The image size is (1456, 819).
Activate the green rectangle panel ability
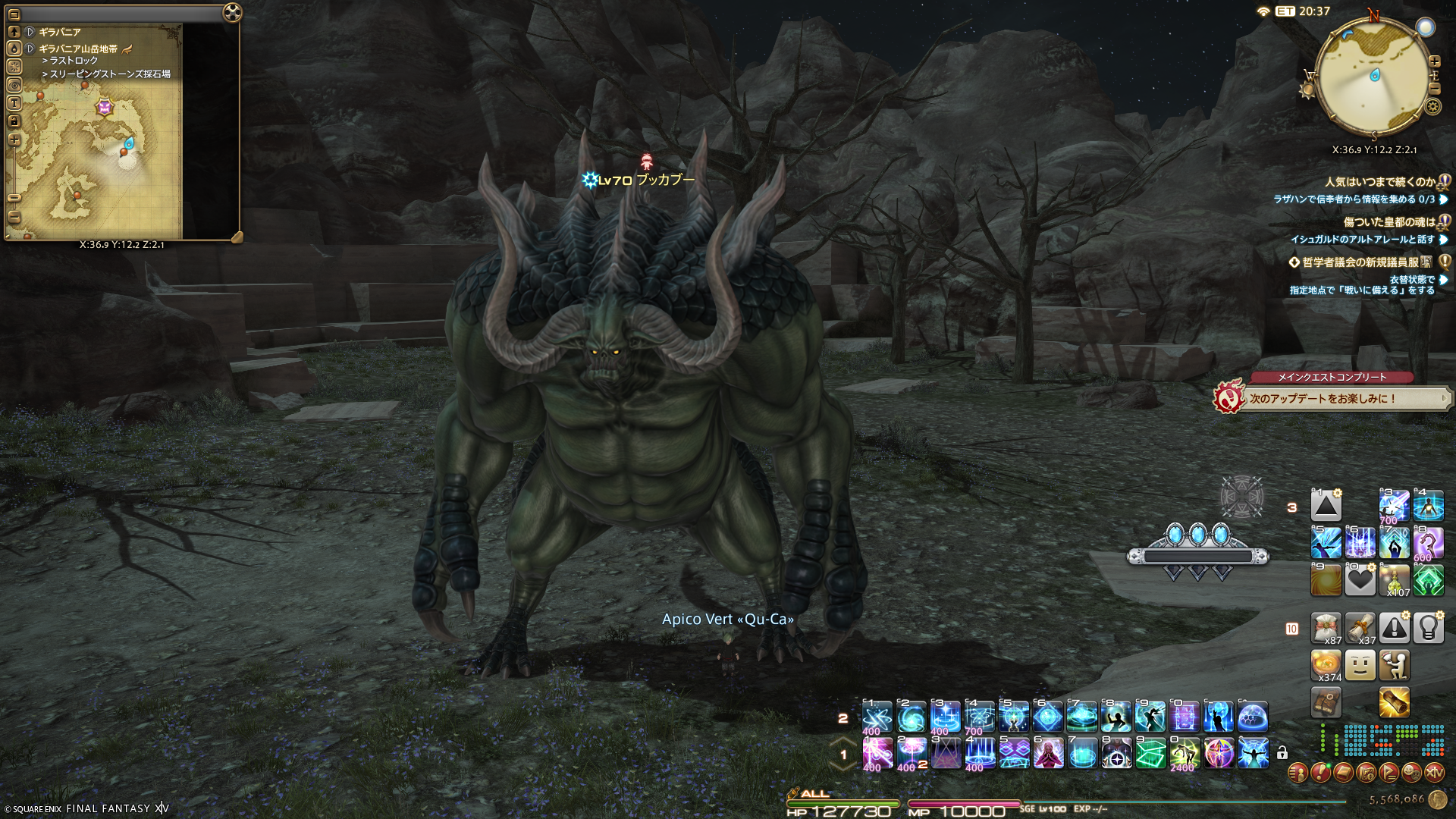point(1150,753)
